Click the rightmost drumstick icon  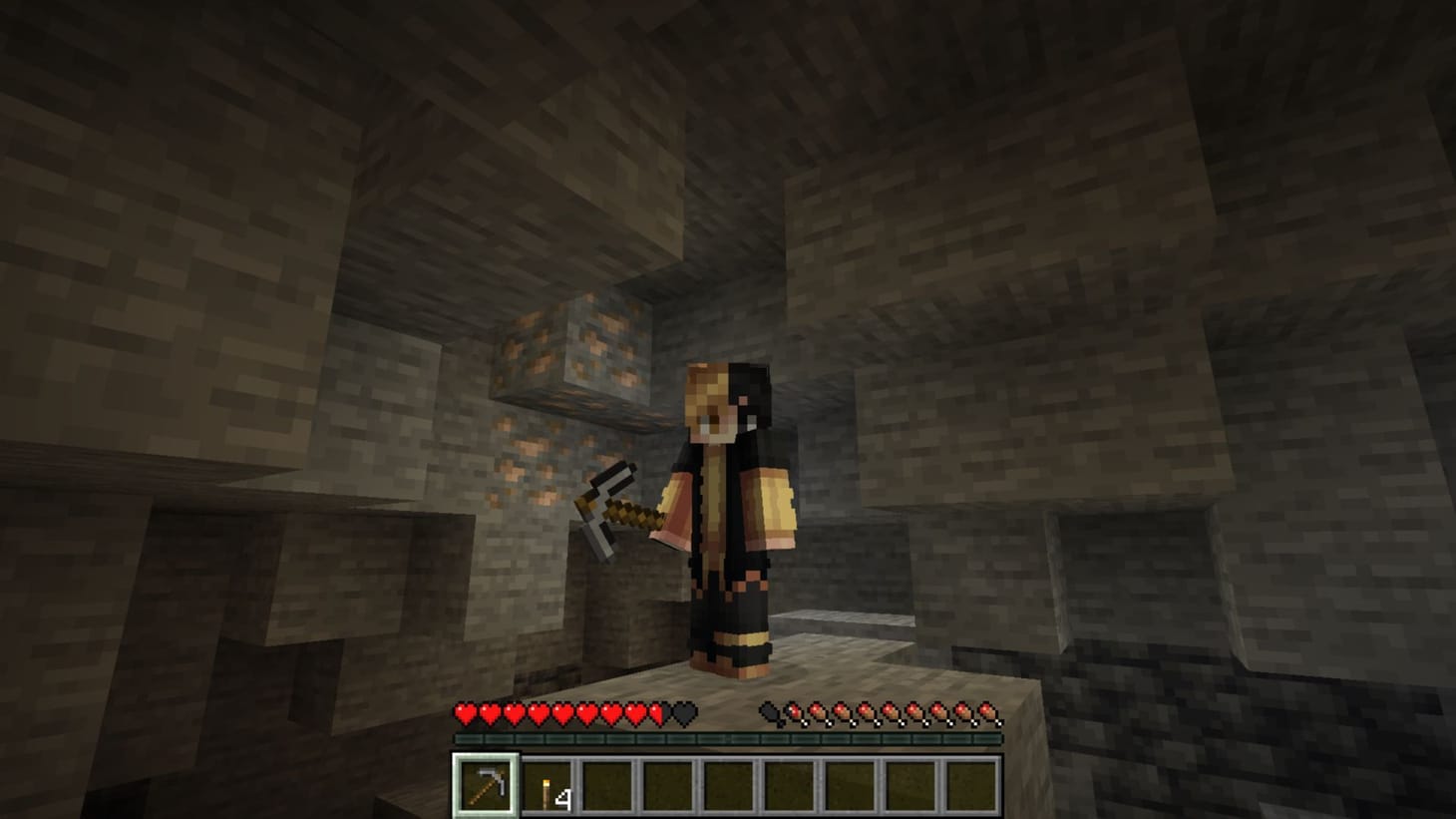click(987, 712)
